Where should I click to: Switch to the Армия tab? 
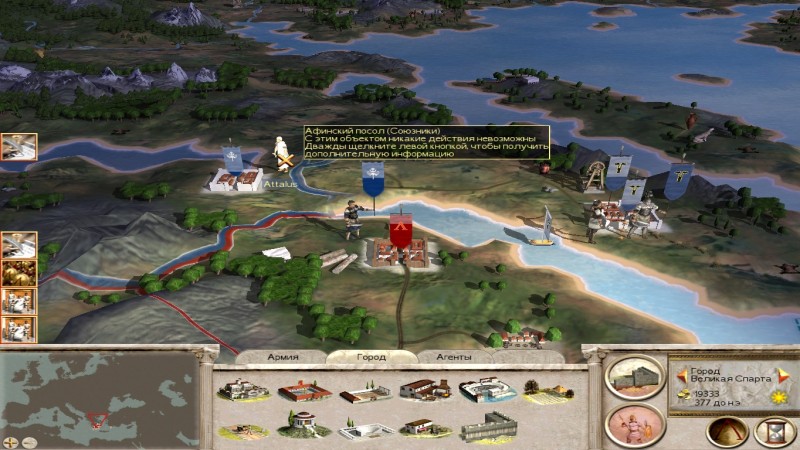click(x=283, y=356)
